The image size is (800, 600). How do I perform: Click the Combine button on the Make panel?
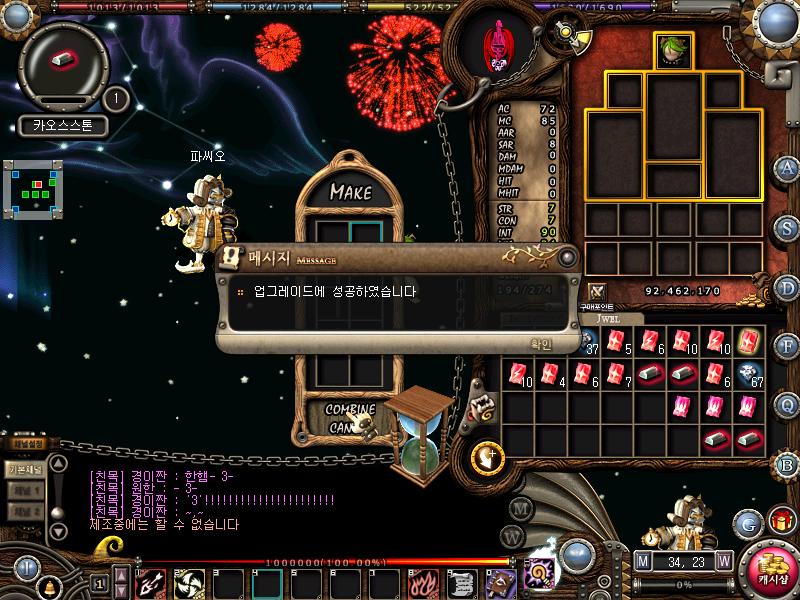point(350,410)
